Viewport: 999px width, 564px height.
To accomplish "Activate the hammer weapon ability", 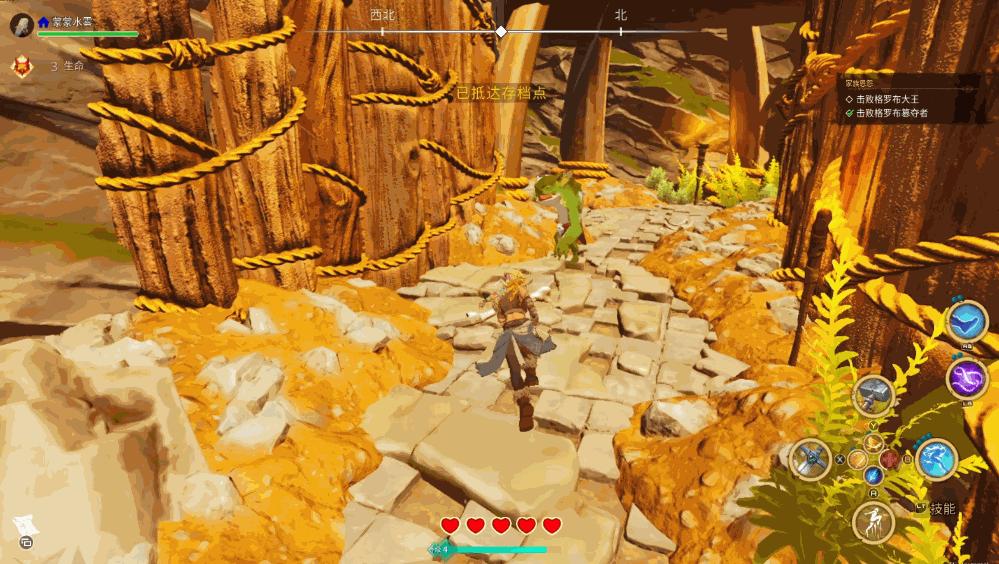I will tap(873, 396).
